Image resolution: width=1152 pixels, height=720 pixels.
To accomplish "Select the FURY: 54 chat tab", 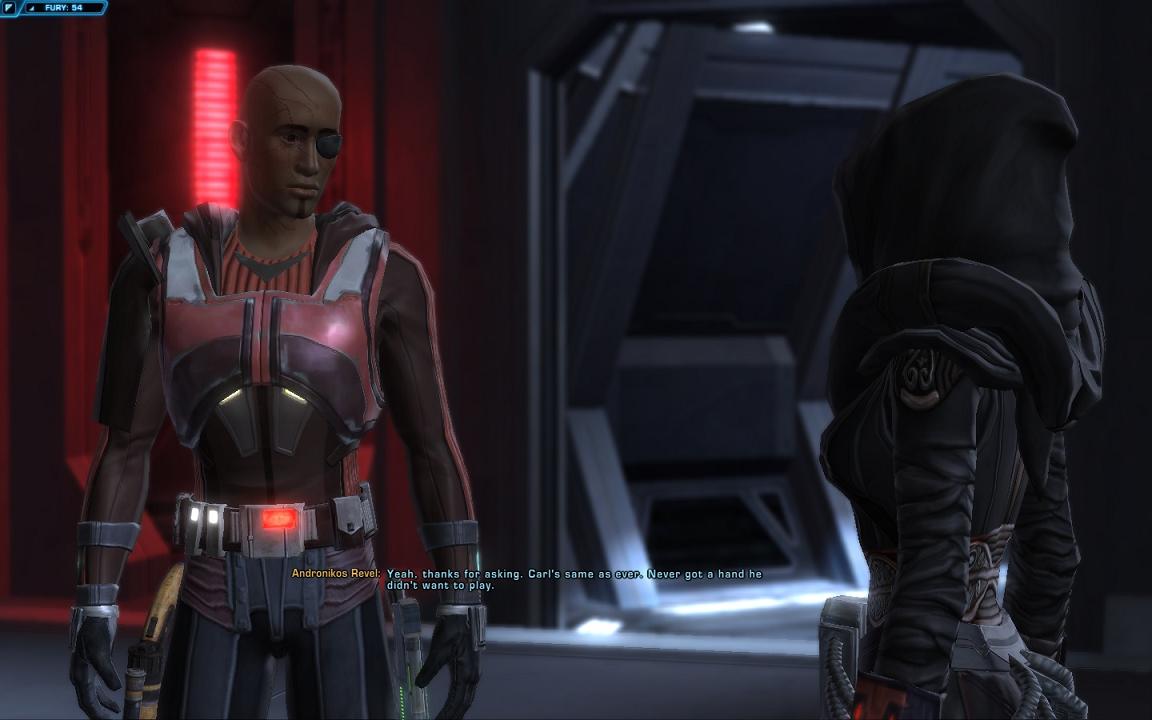I will pos(63,7).
